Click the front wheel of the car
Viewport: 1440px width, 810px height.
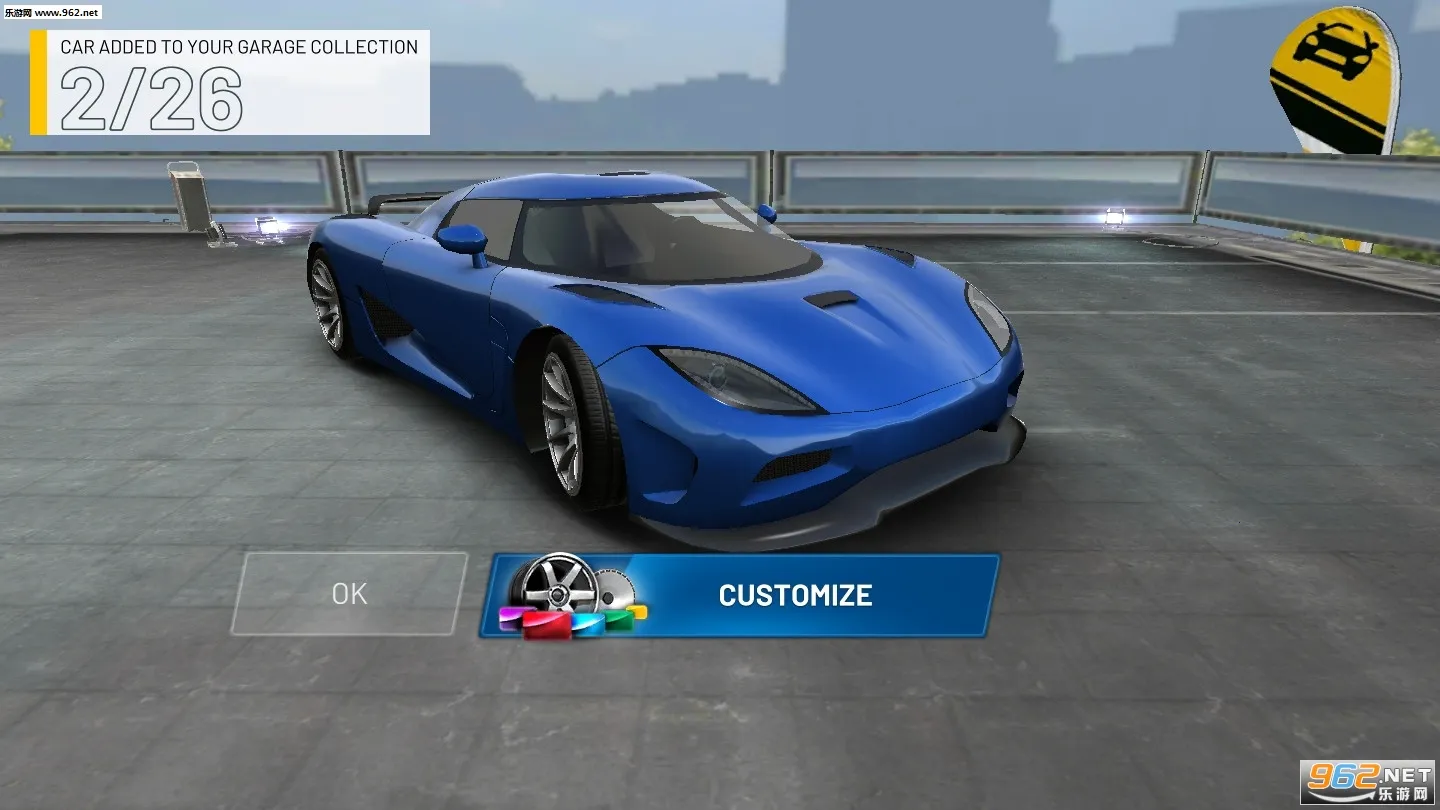(x=563, y=420)
